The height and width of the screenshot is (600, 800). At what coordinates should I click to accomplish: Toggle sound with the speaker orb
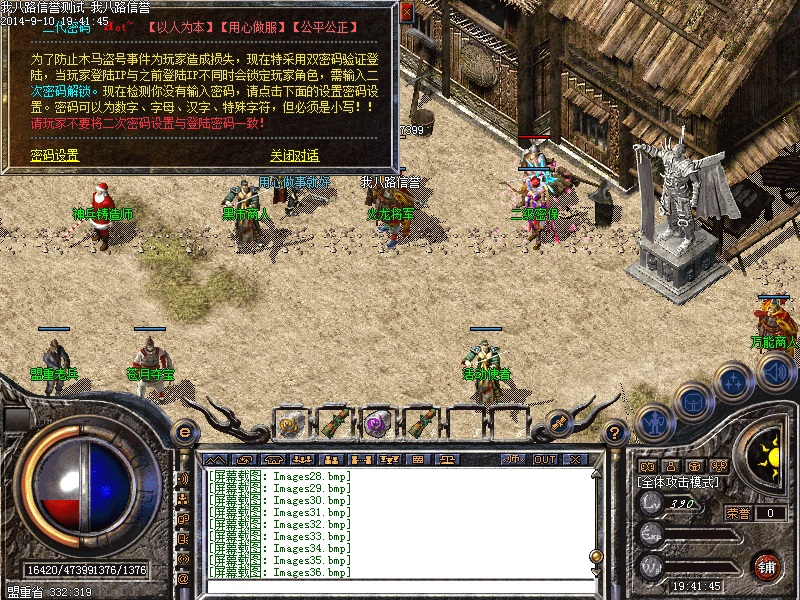(x=774, y=371)
